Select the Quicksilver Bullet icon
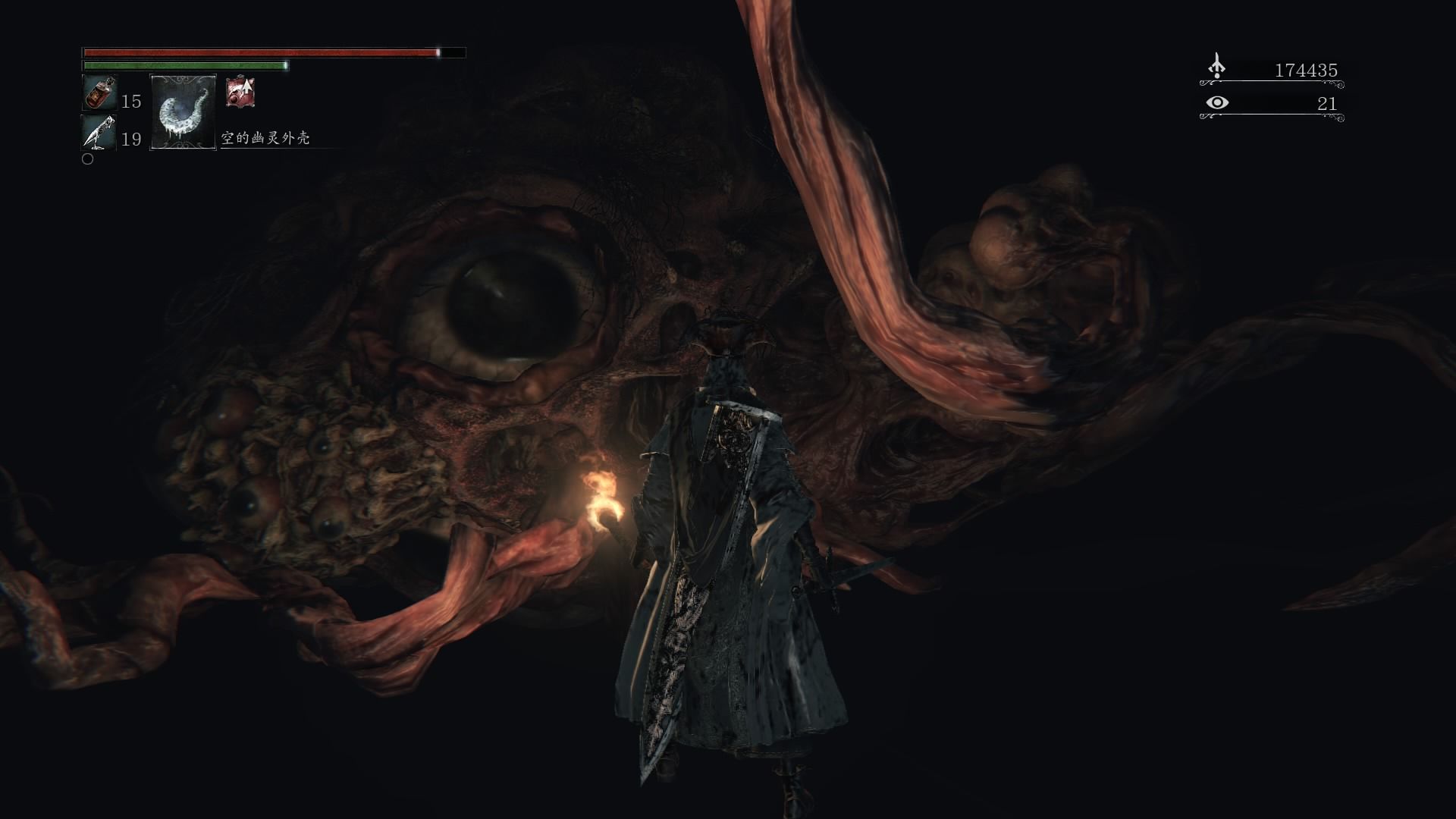This screenshot has width=1456, height=819. (x=99, y=132)
